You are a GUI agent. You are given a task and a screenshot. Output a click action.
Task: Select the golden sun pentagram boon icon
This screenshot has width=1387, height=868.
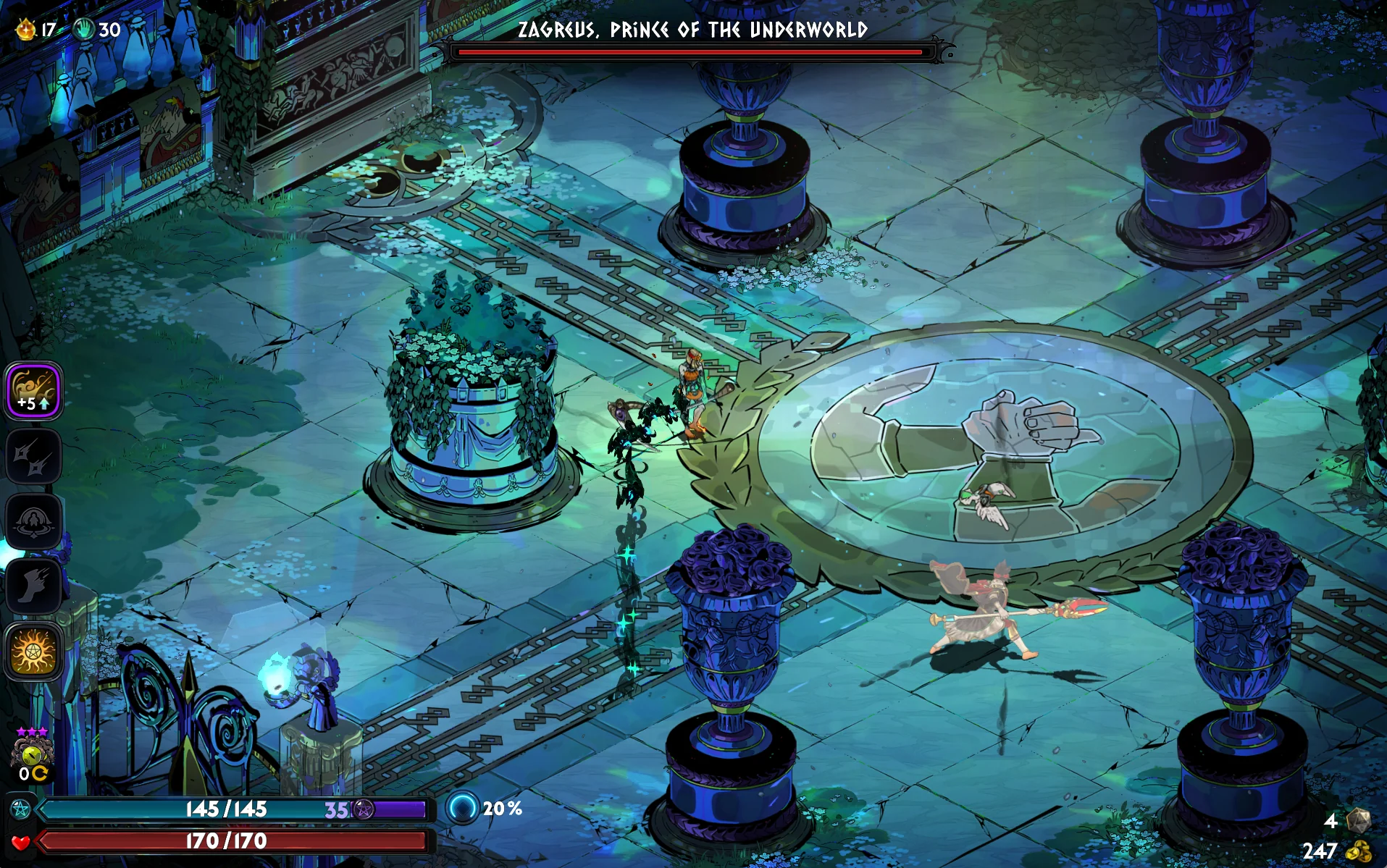tap(33, 652)
